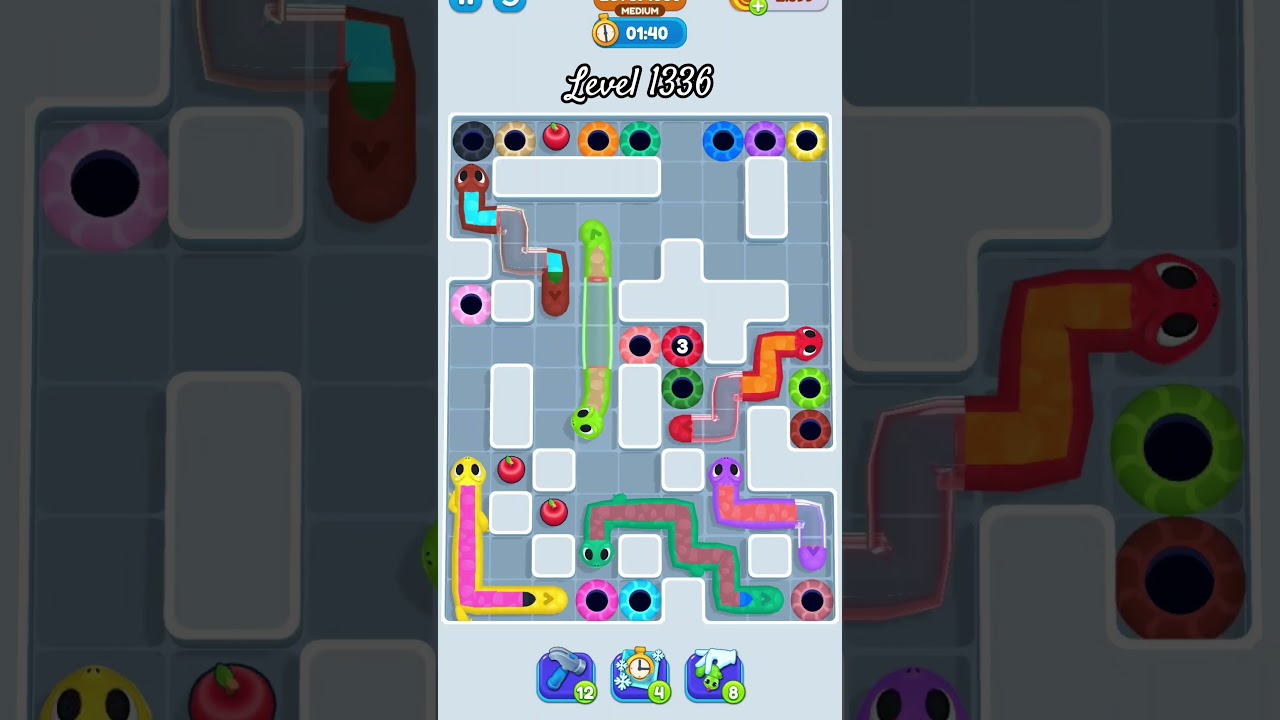Tap the hole marked with number 3
Viewport: 1280px width, 720px height.
pyautogui.click(x=682, y=346)
